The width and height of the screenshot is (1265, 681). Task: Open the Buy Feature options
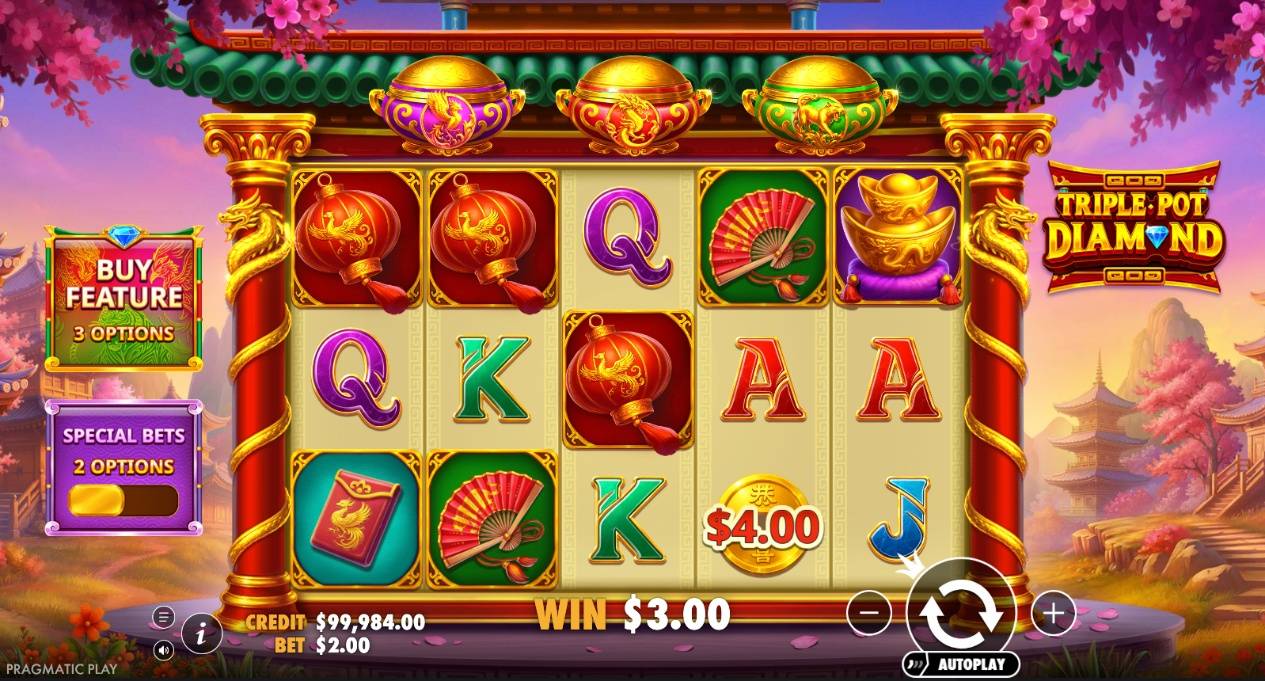click(x=124, y=298)
